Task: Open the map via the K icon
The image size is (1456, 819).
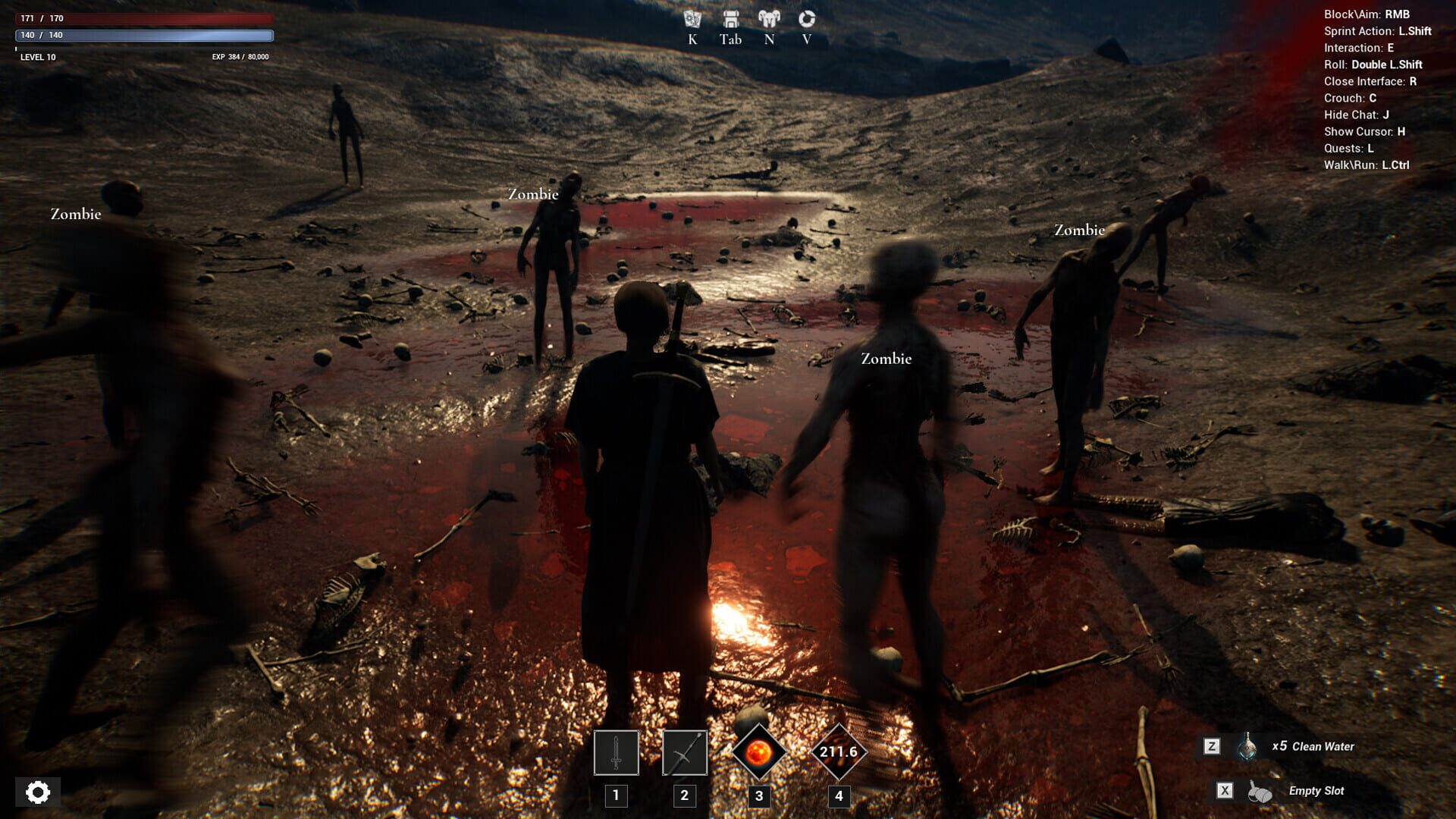Action: [x=691, y=20]
